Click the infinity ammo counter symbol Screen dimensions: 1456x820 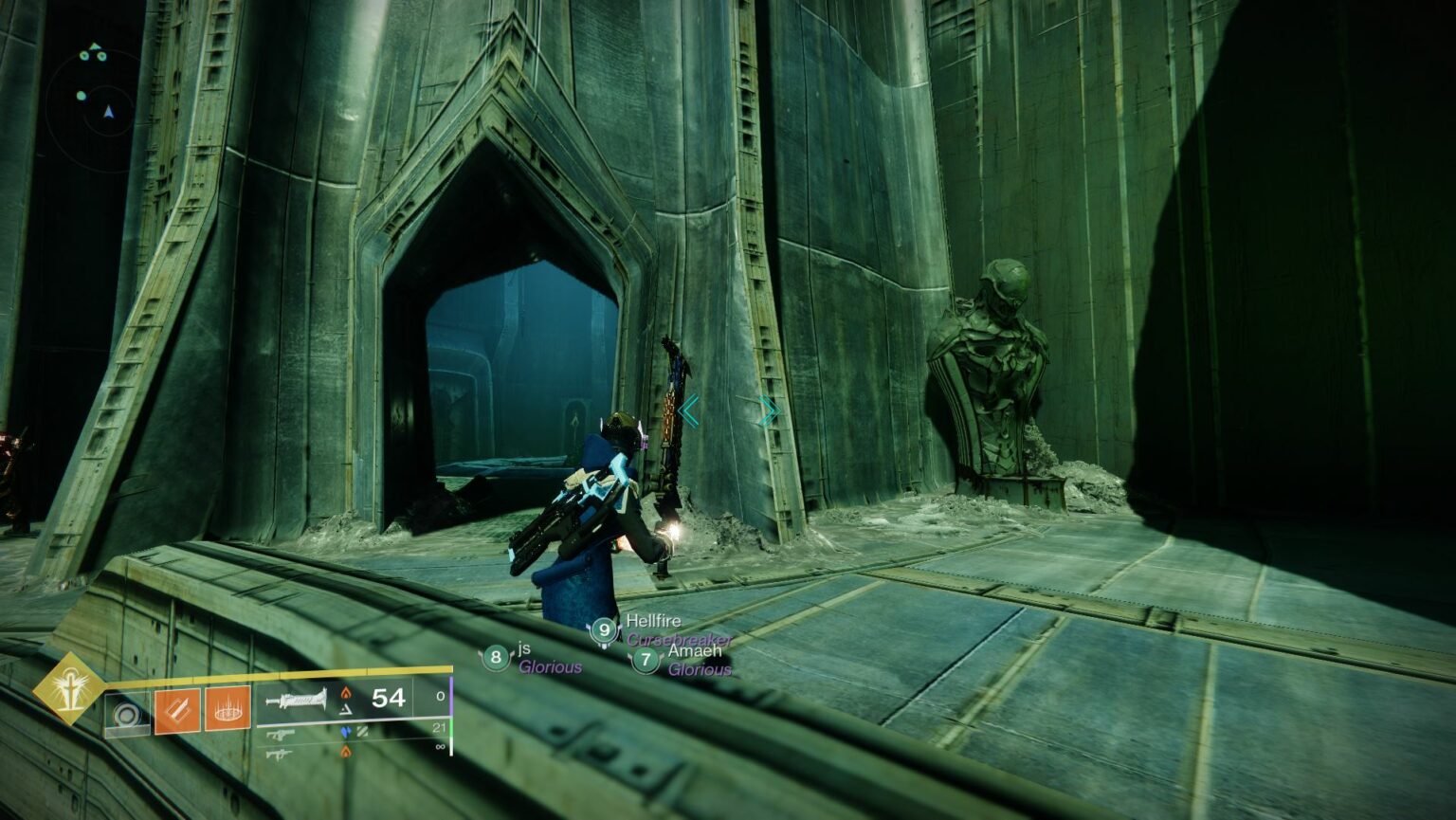(x=442, y=746)
